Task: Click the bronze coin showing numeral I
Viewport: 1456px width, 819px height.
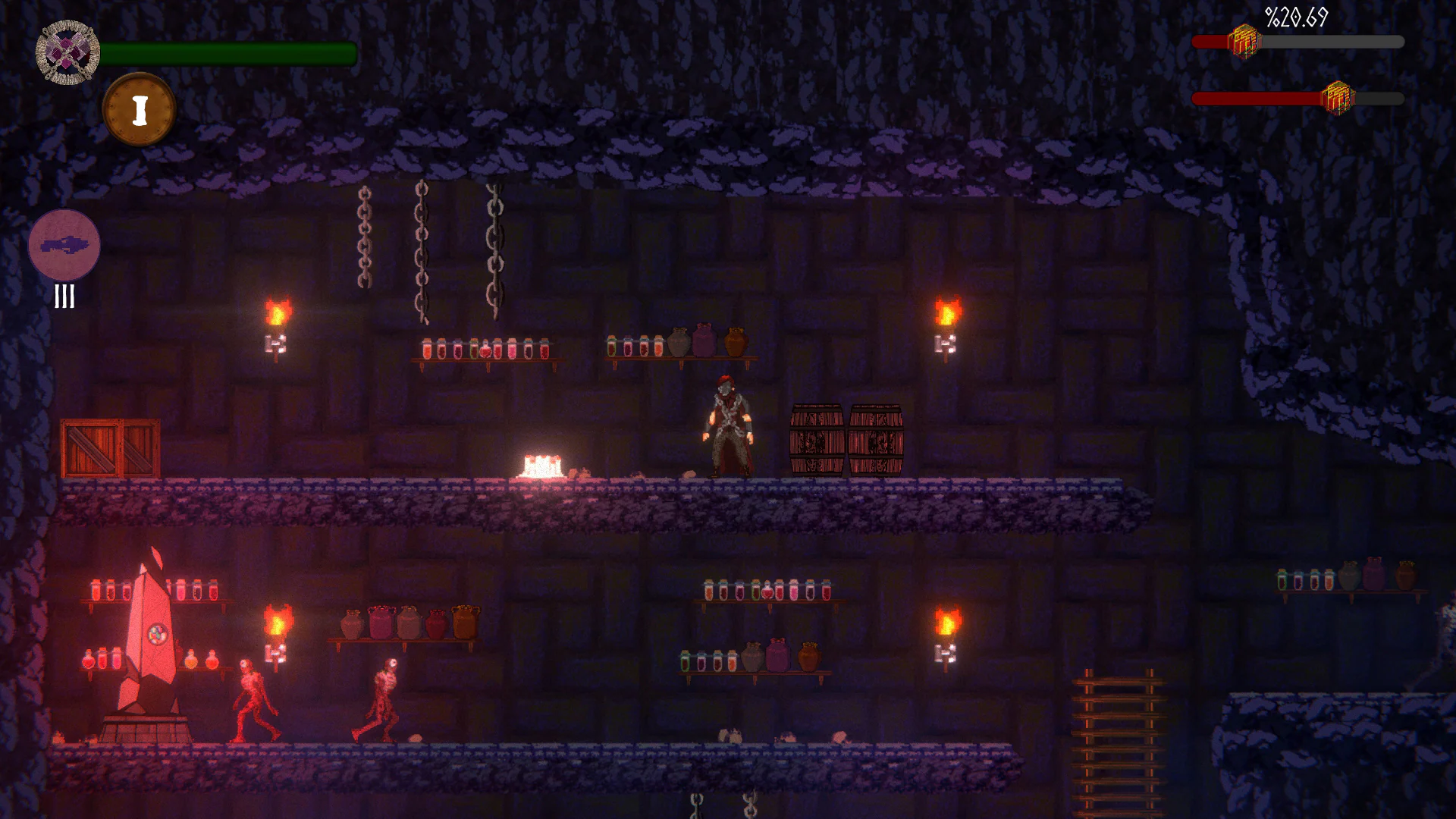Action: point(139,108)
